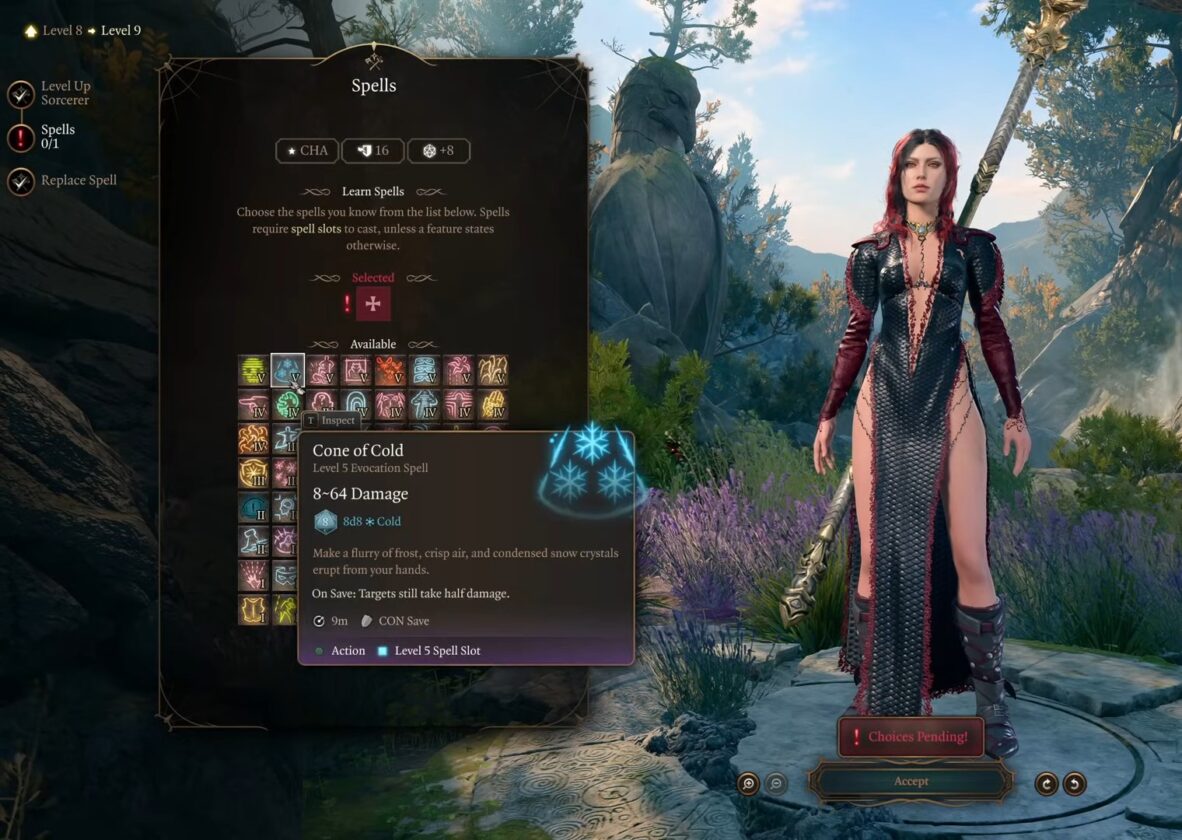Viewport: 1182px width, 840px height.
Task: Pick the green brain level IV spell
Action: tap(288, 405)
